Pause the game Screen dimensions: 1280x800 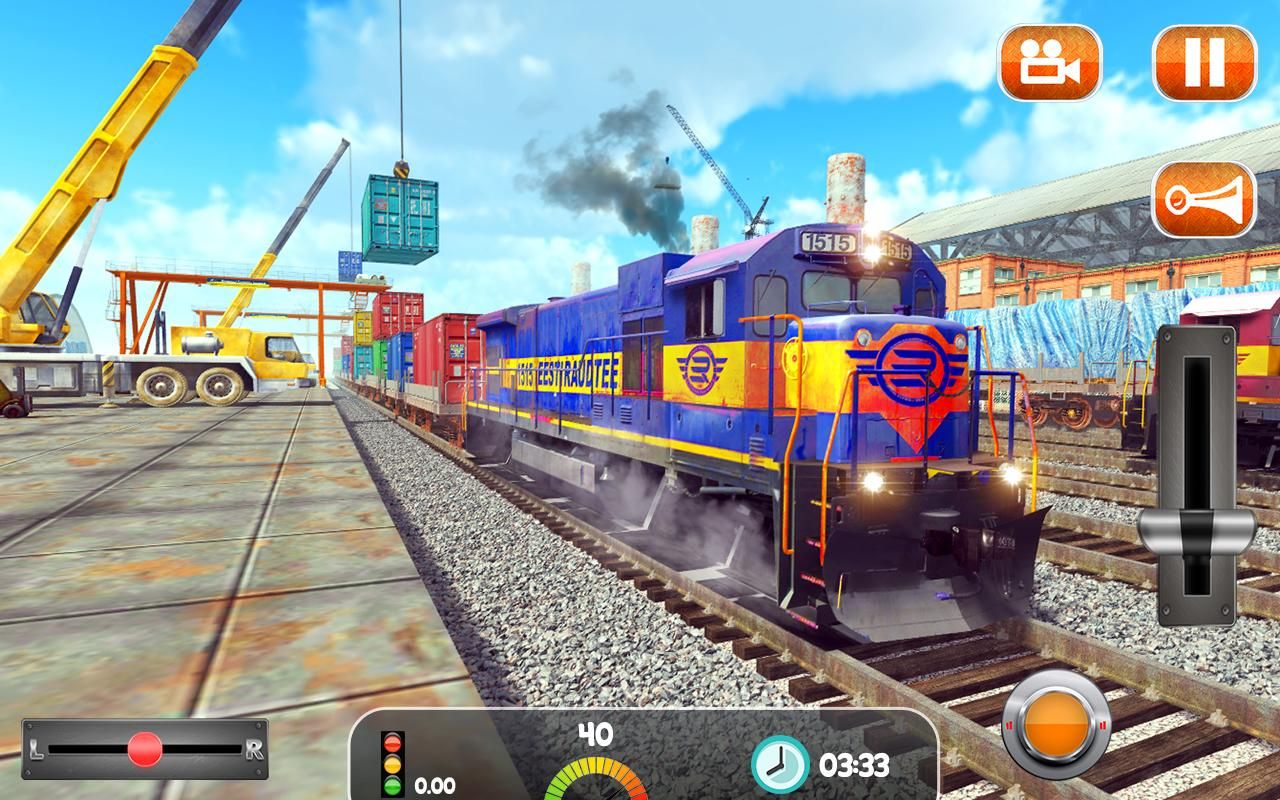tap(1204, 62)
